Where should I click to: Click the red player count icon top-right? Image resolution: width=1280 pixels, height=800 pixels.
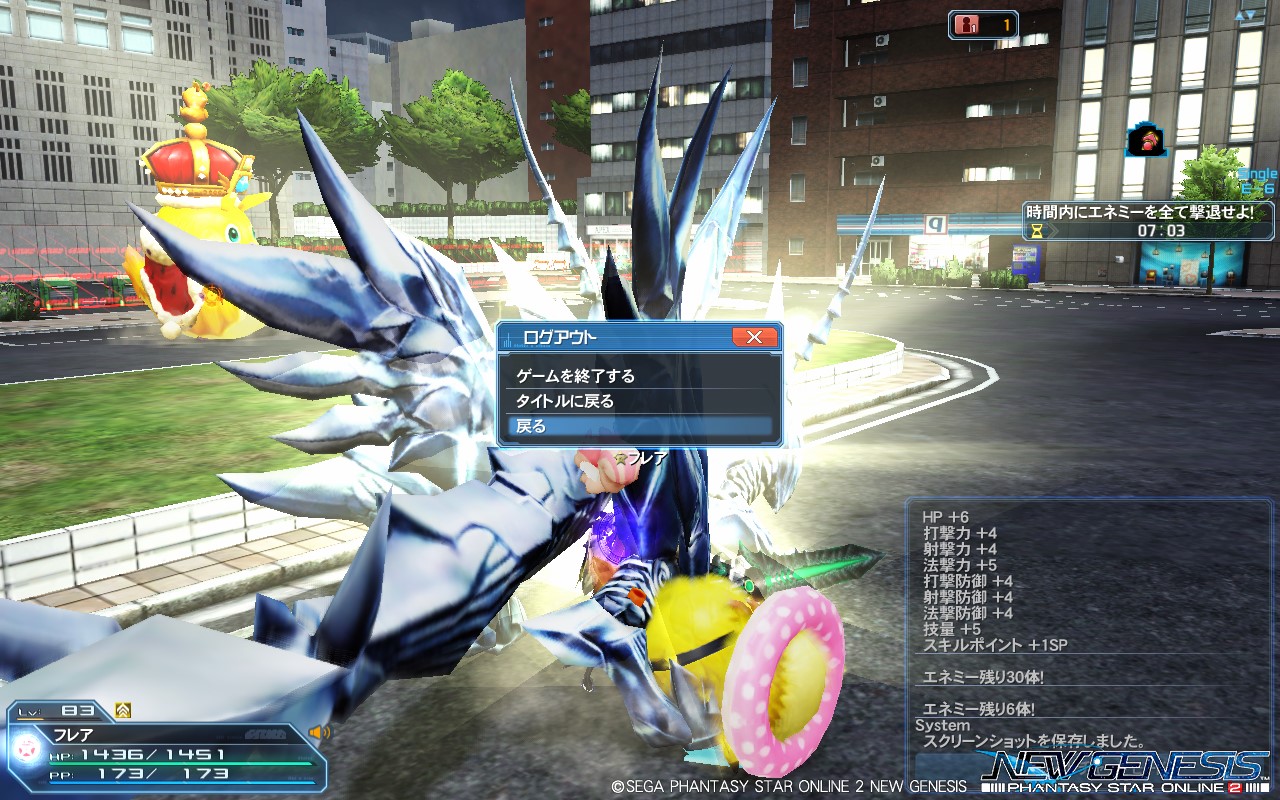967,24
